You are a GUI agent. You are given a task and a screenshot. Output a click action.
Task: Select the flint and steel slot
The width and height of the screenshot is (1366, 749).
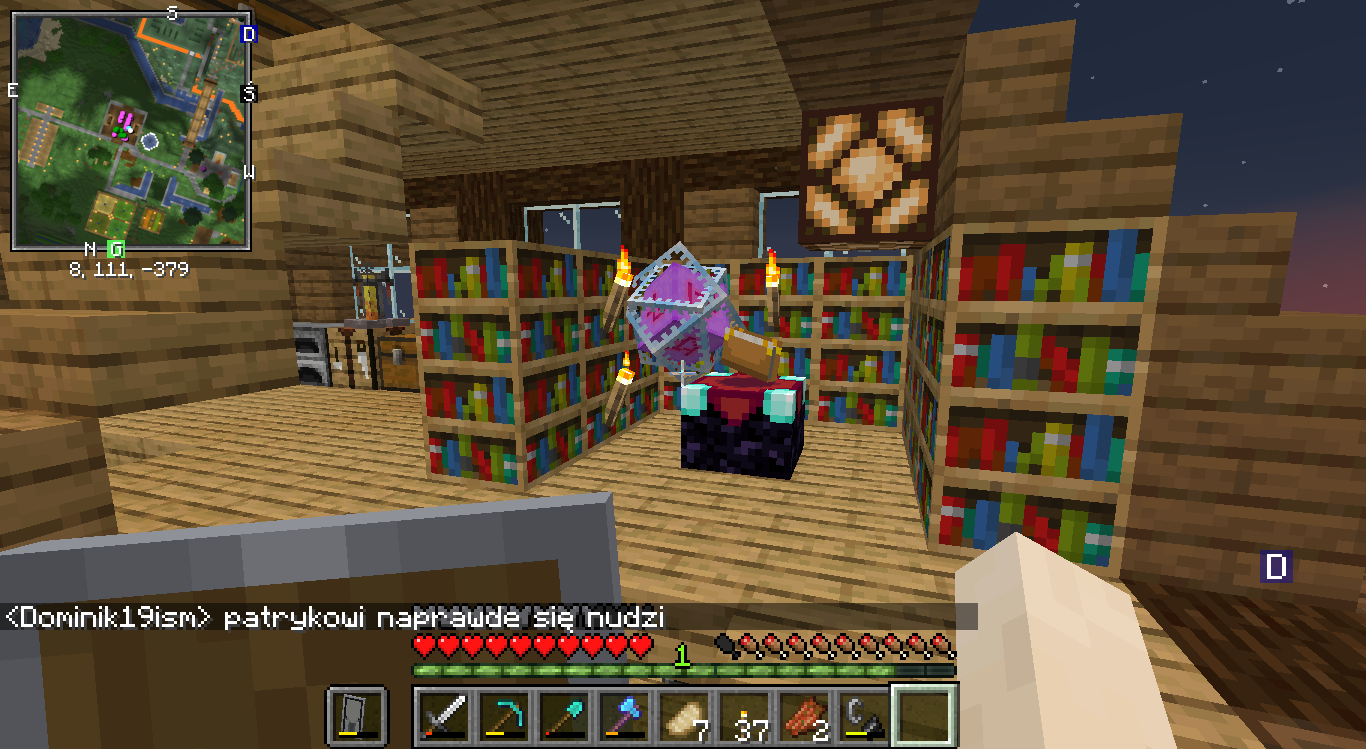tap(864, 716)
